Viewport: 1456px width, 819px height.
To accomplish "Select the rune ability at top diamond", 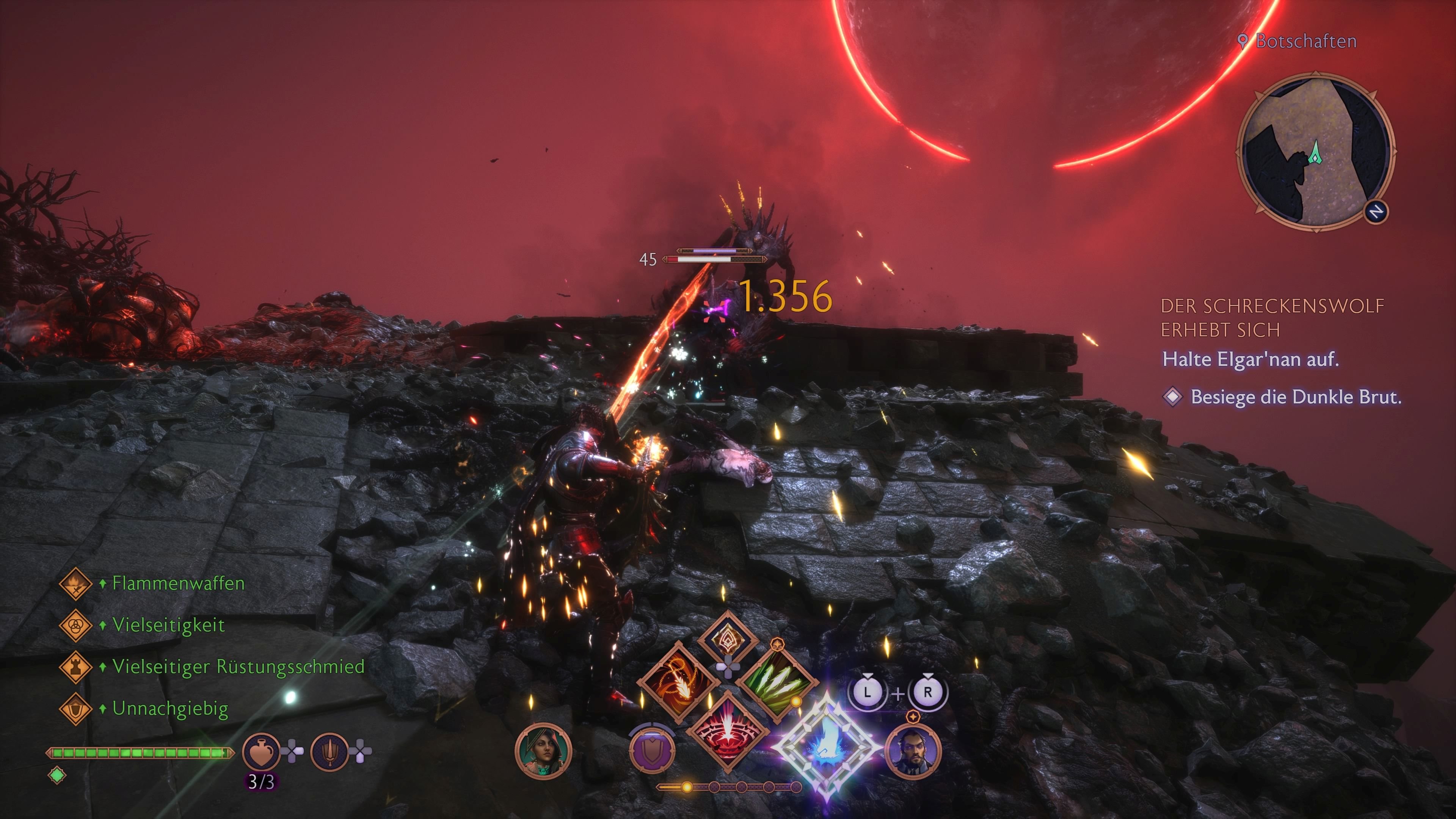I will [x=728, y=639].
